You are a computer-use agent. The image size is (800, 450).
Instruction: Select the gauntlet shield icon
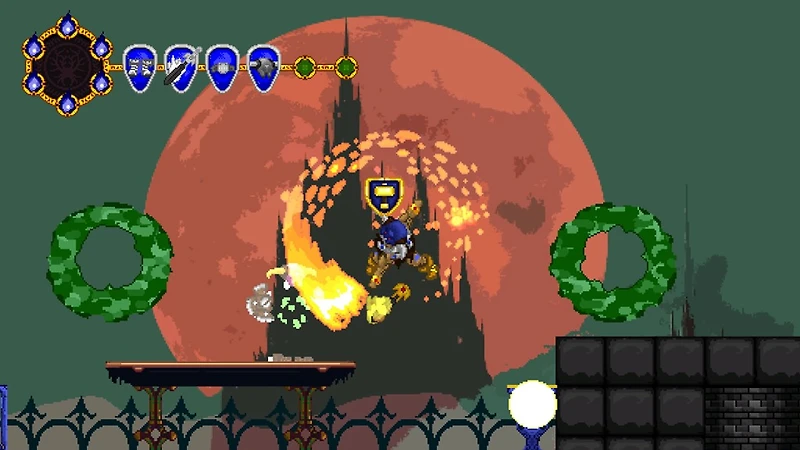(263, 68)
